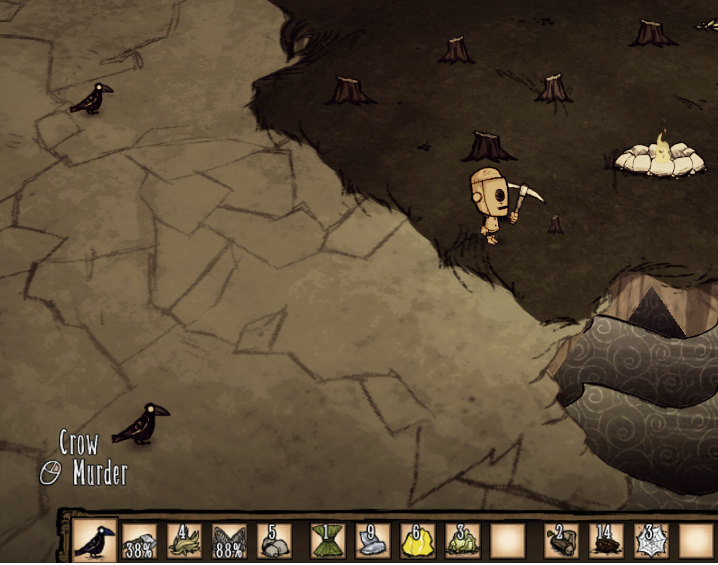Pick the stack of 2 logs
The height and width of the screenshot is (565, 718).
coord(561,541)
